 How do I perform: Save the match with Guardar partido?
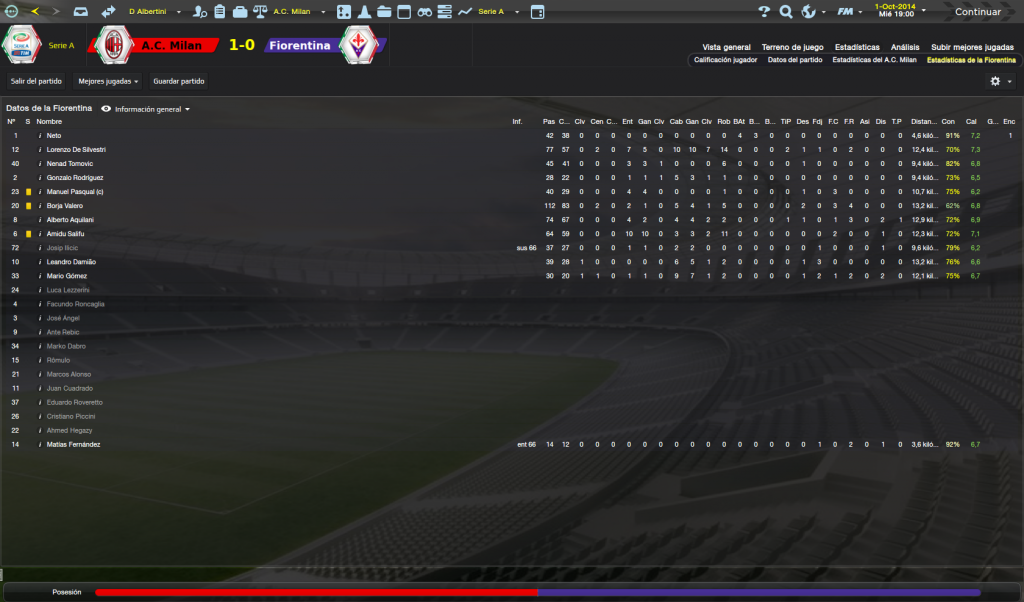[178, 80]
